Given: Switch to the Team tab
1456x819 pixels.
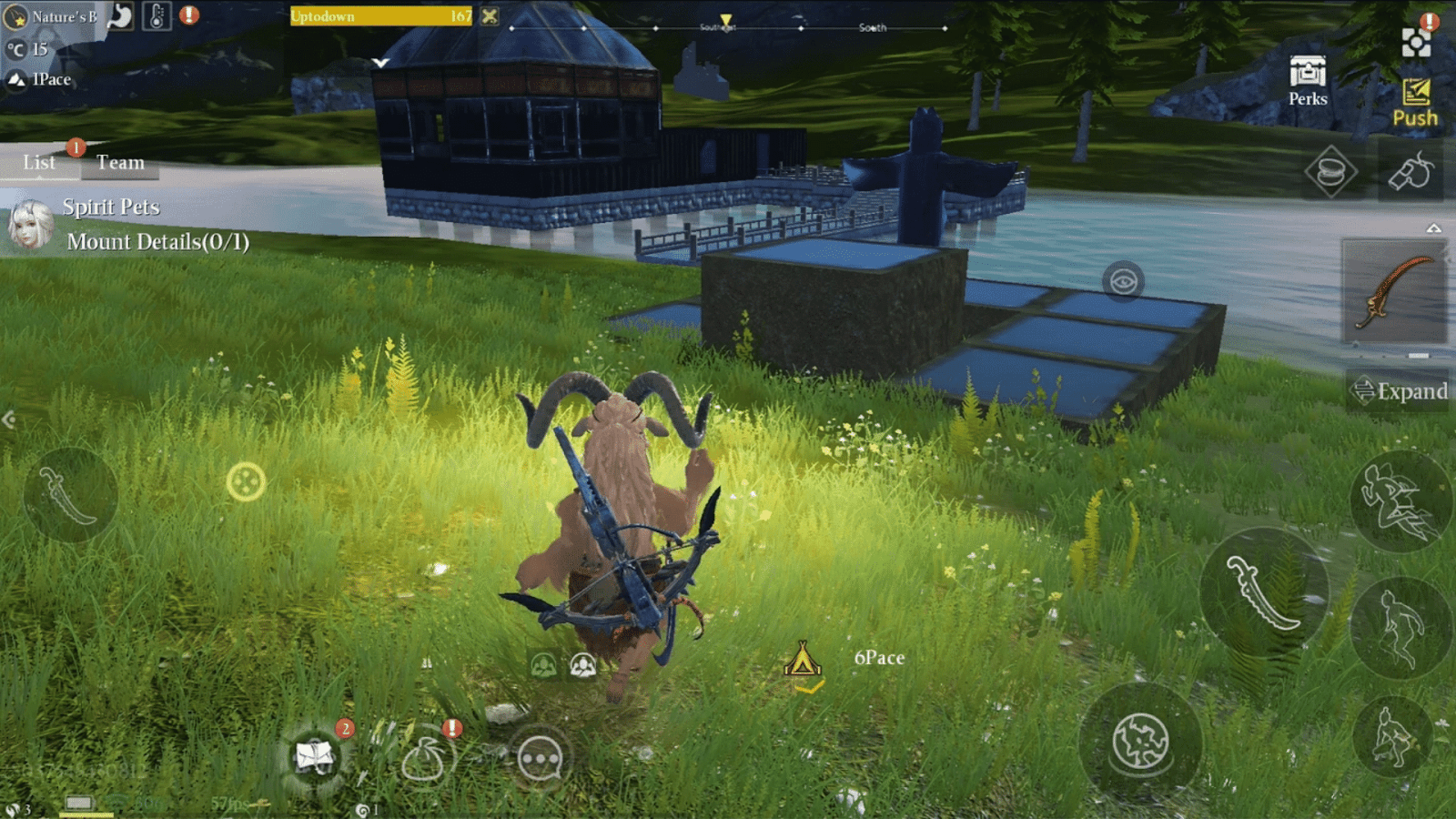Looking at the screenshot, I should pos(120,163).
